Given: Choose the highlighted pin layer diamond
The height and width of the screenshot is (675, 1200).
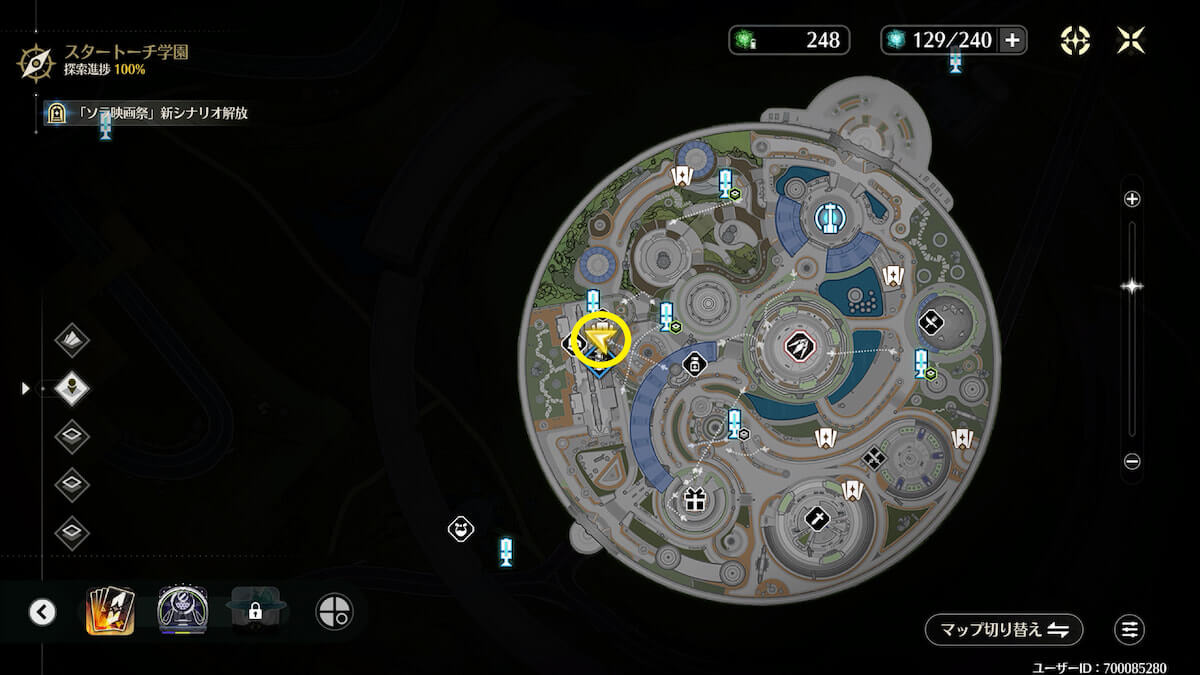Looking at the screenshot, I should (x=72, y=388).
